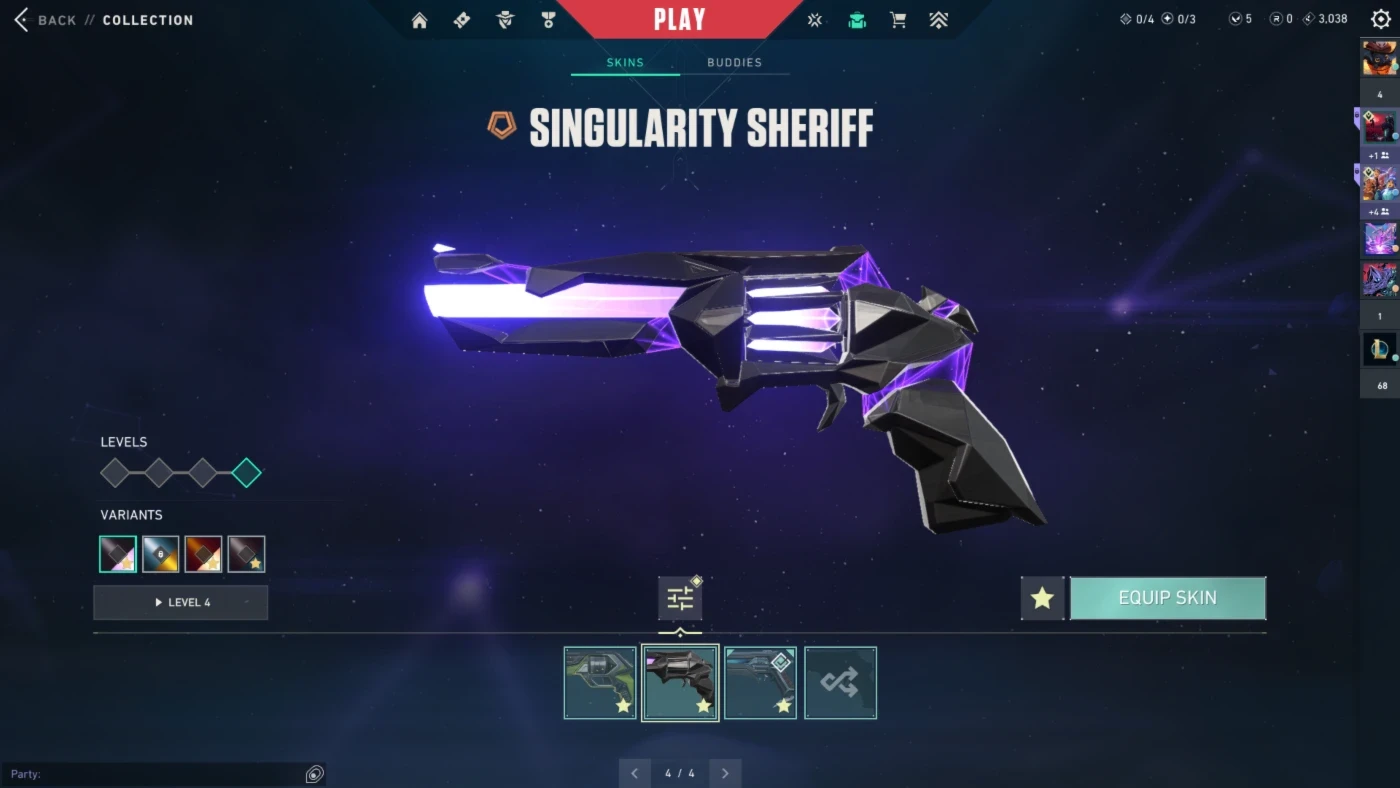Select the green default Sheriff thumbnail
This screenshot has height=788, width=1400.
coord(600,683)
